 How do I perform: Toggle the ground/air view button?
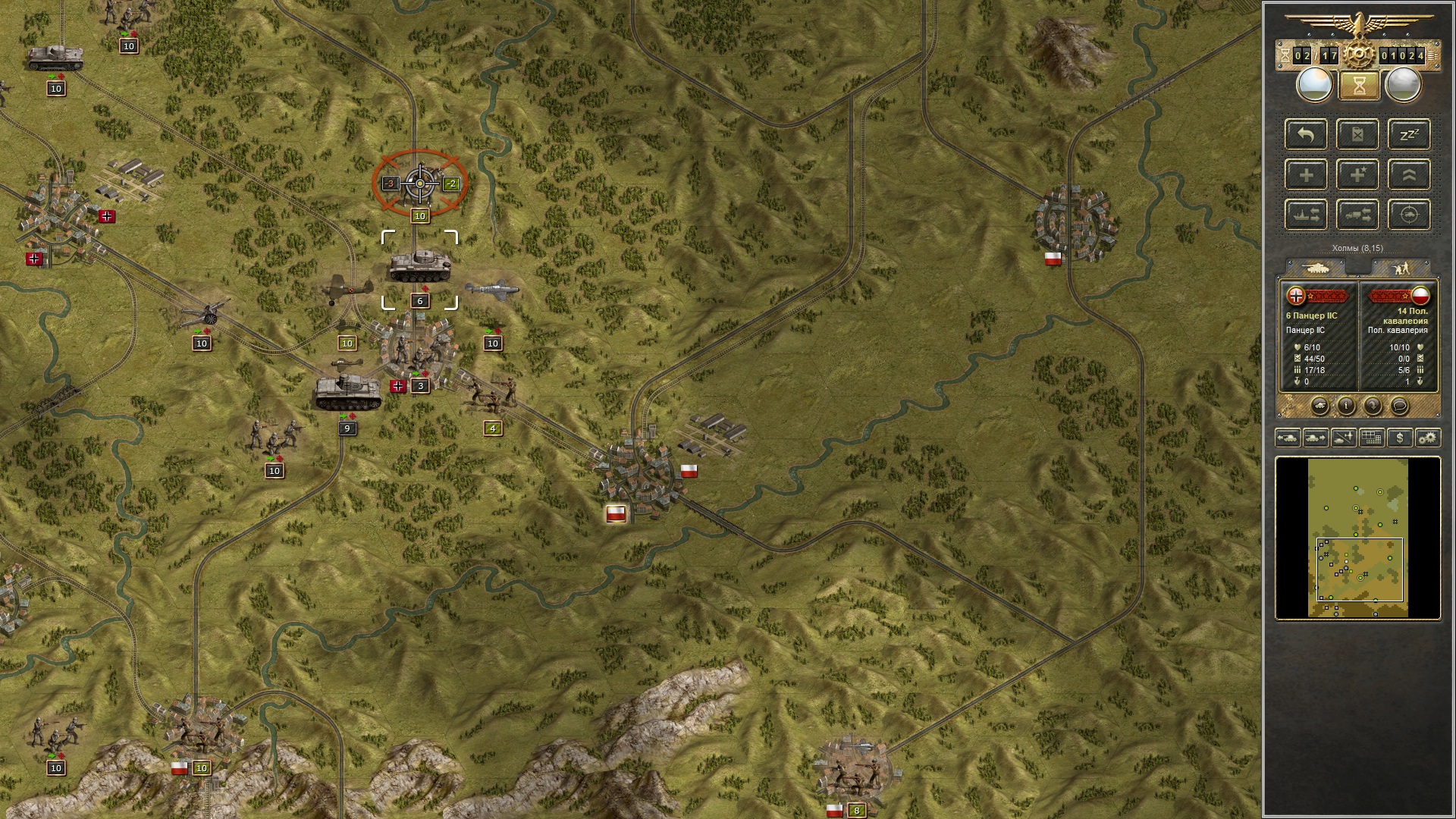1344,438
